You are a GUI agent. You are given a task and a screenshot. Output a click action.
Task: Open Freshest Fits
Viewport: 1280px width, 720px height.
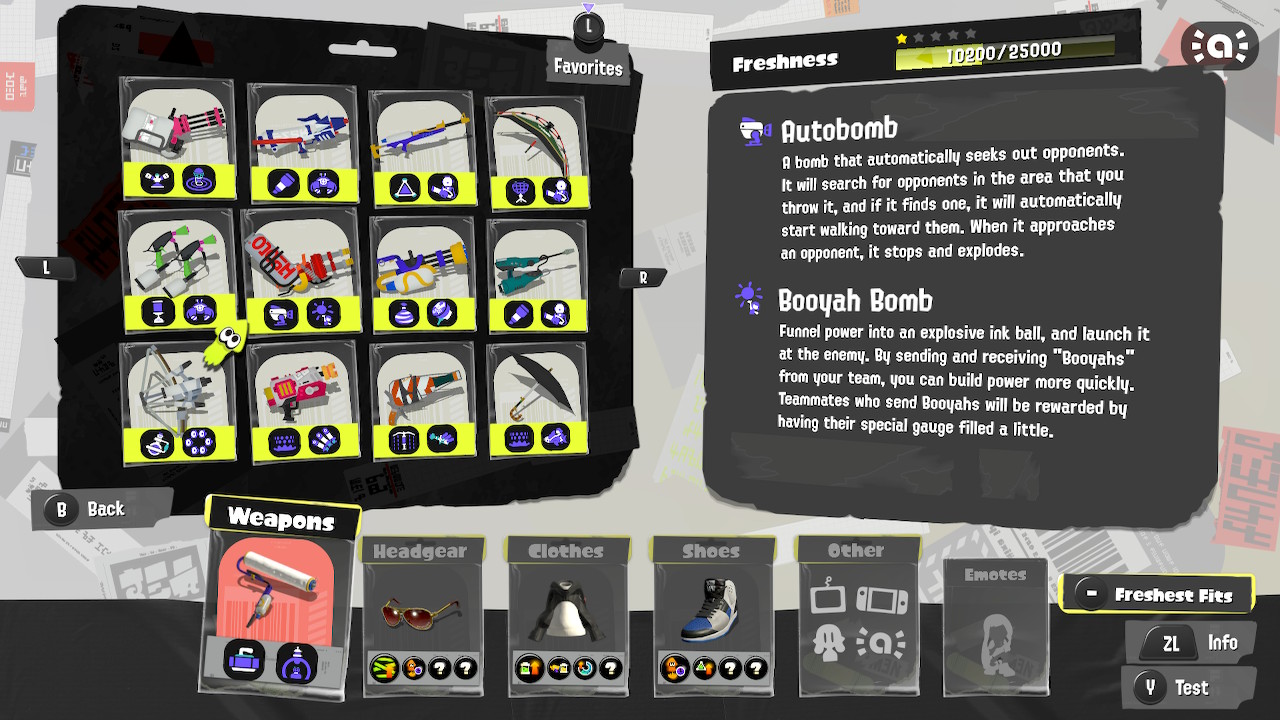coord(1157,593)
